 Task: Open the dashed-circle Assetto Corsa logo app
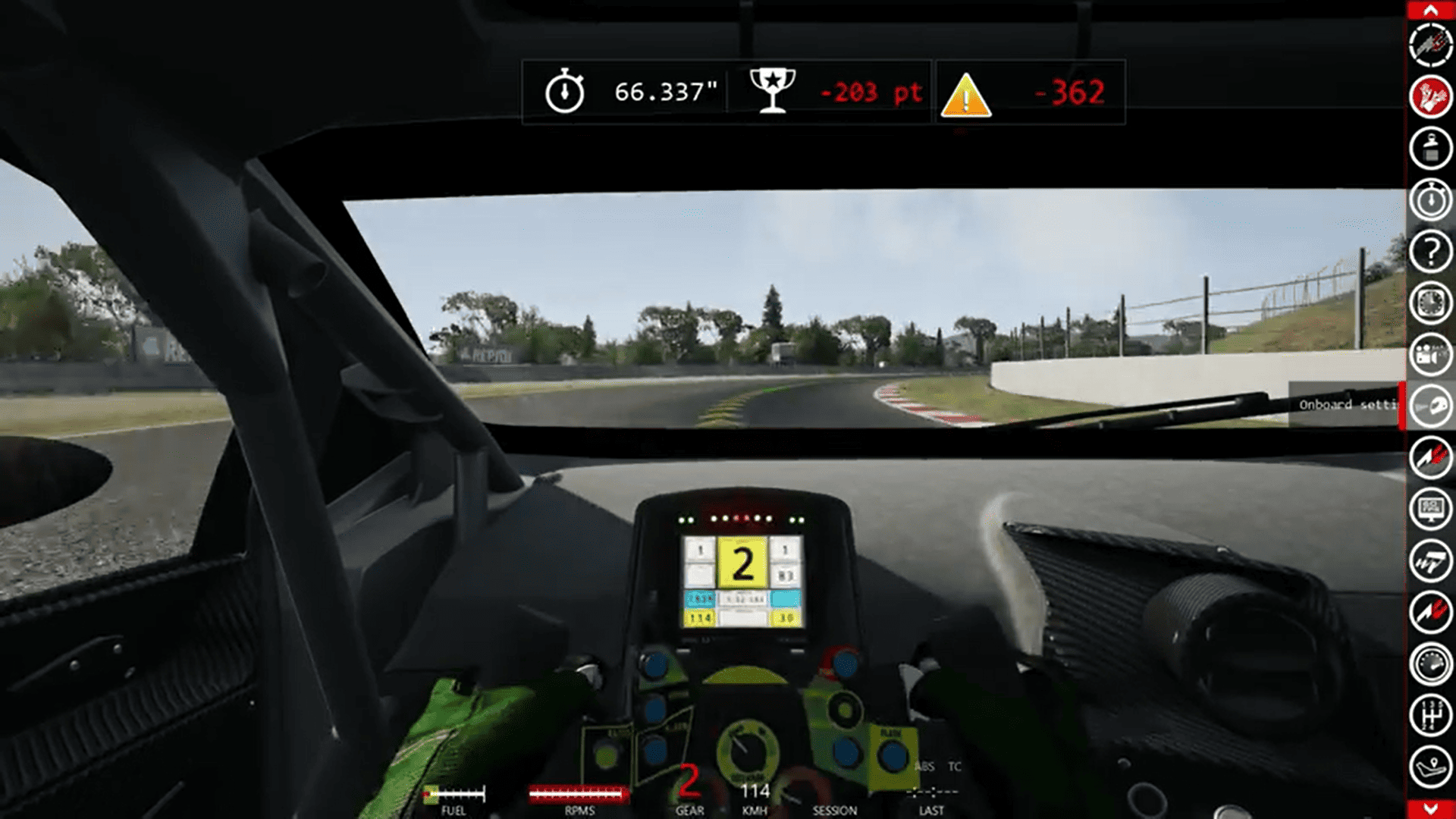coord(1430,45)
